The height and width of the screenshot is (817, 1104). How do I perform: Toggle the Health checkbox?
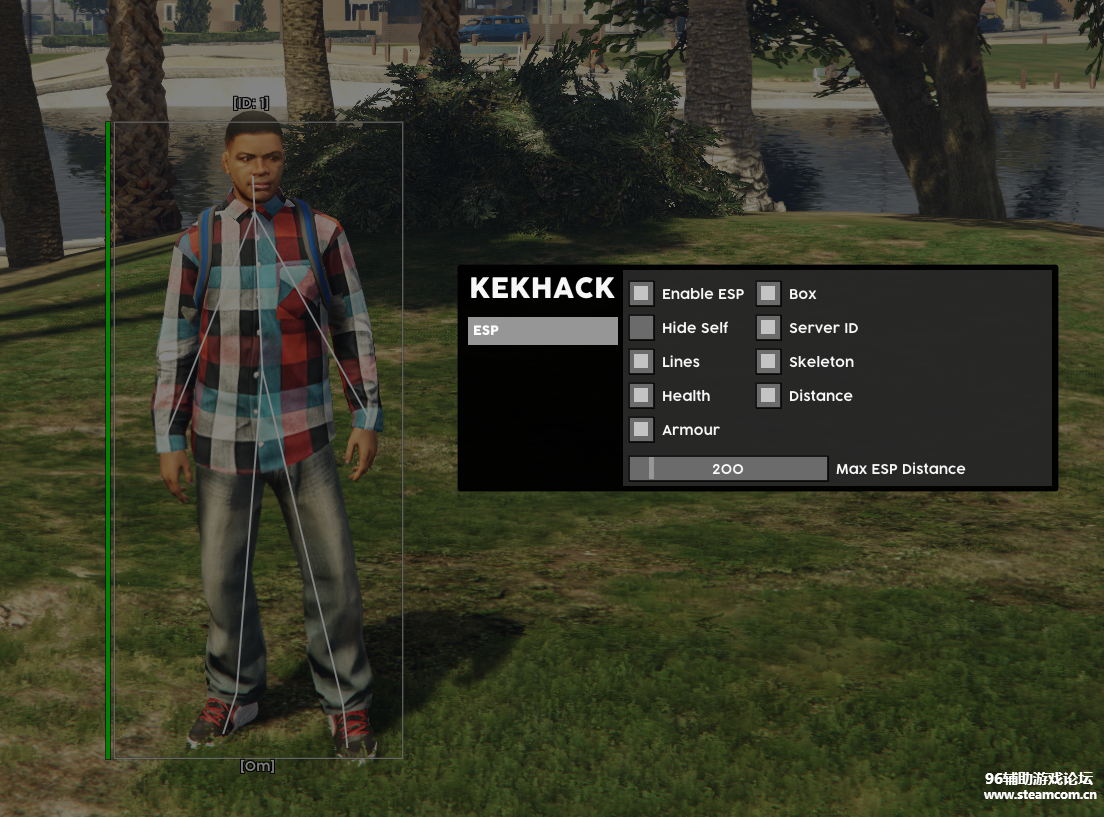(642, 396)
